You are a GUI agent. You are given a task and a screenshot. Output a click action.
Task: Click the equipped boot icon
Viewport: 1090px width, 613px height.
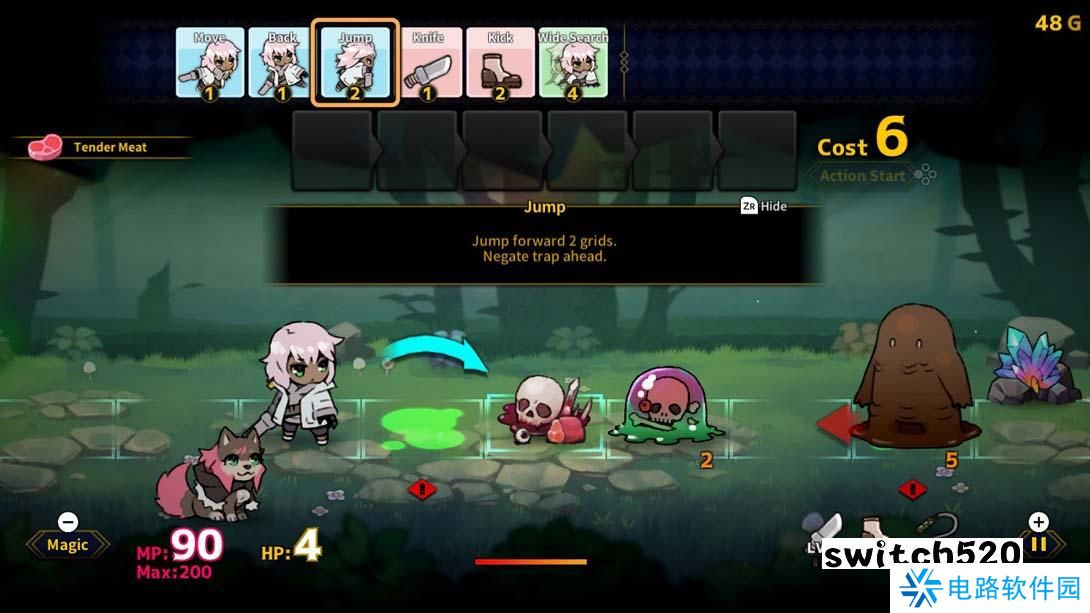pyautogui.click(x=873, y=529)
